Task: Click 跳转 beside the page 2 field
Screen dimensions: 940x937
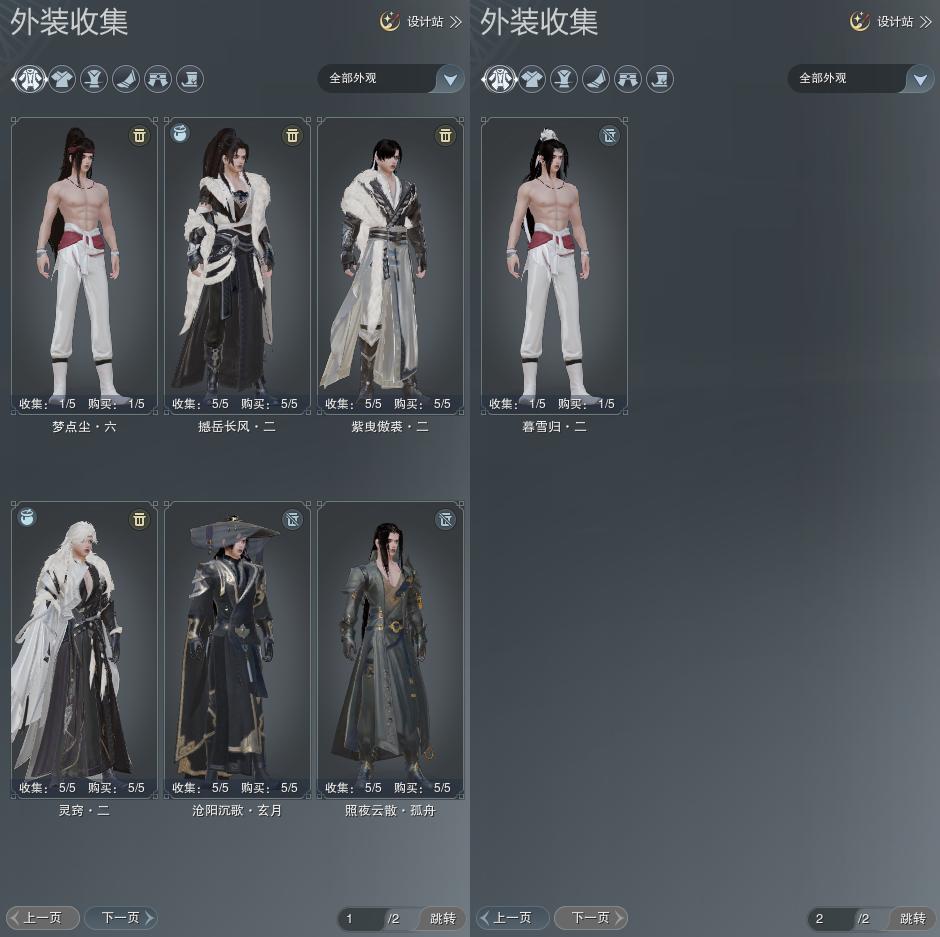Action: 912,919
